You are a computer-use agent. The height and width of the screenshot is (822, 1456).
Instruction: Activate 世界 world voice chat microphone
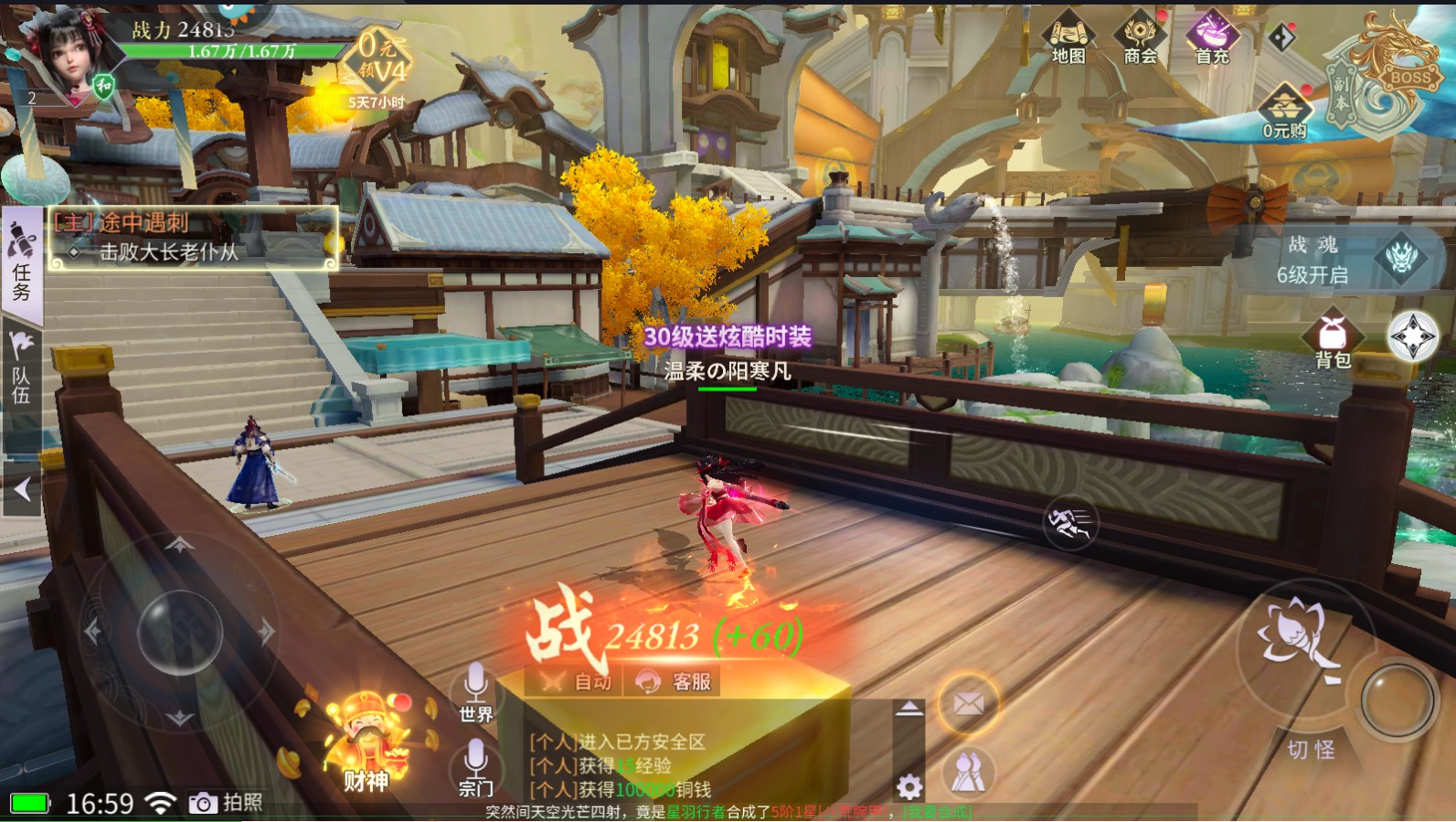tap(475, 692)
